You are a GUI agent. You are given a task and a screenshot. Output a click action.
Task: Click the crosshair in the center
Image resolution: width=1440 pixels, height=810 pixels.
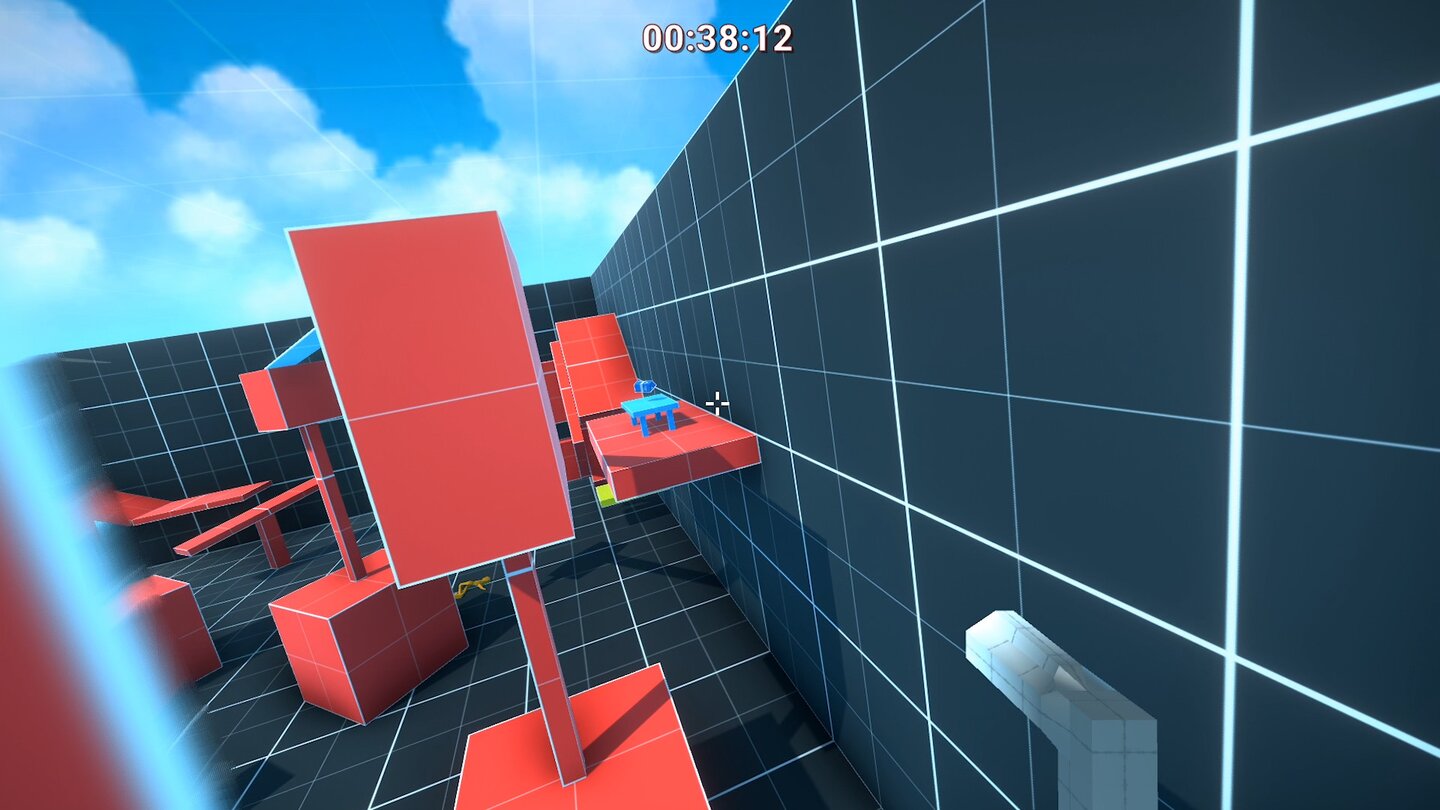click(x=717, y=403)
